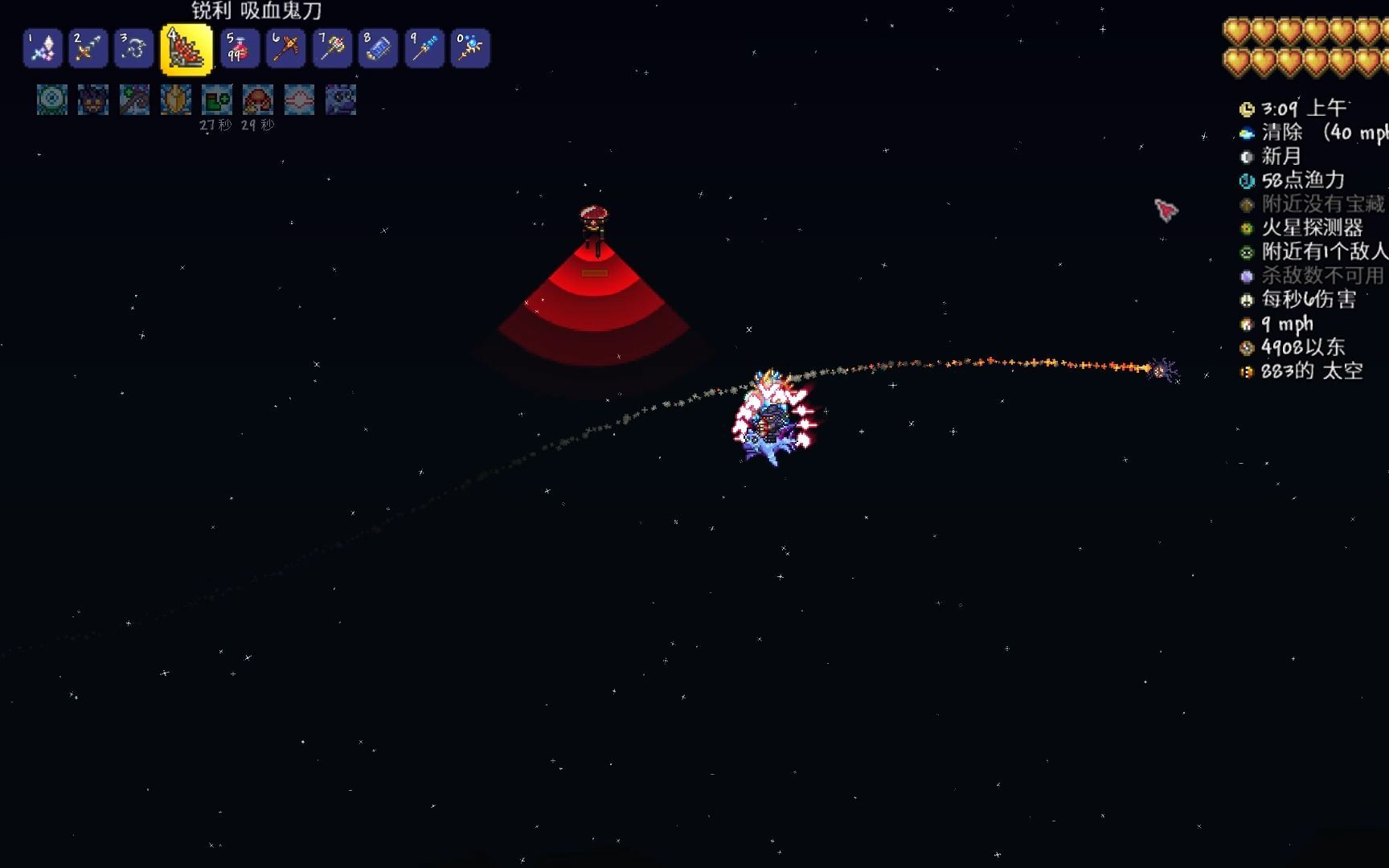
Task: Click the green boot buff icon
Action: tap(217, 100)
